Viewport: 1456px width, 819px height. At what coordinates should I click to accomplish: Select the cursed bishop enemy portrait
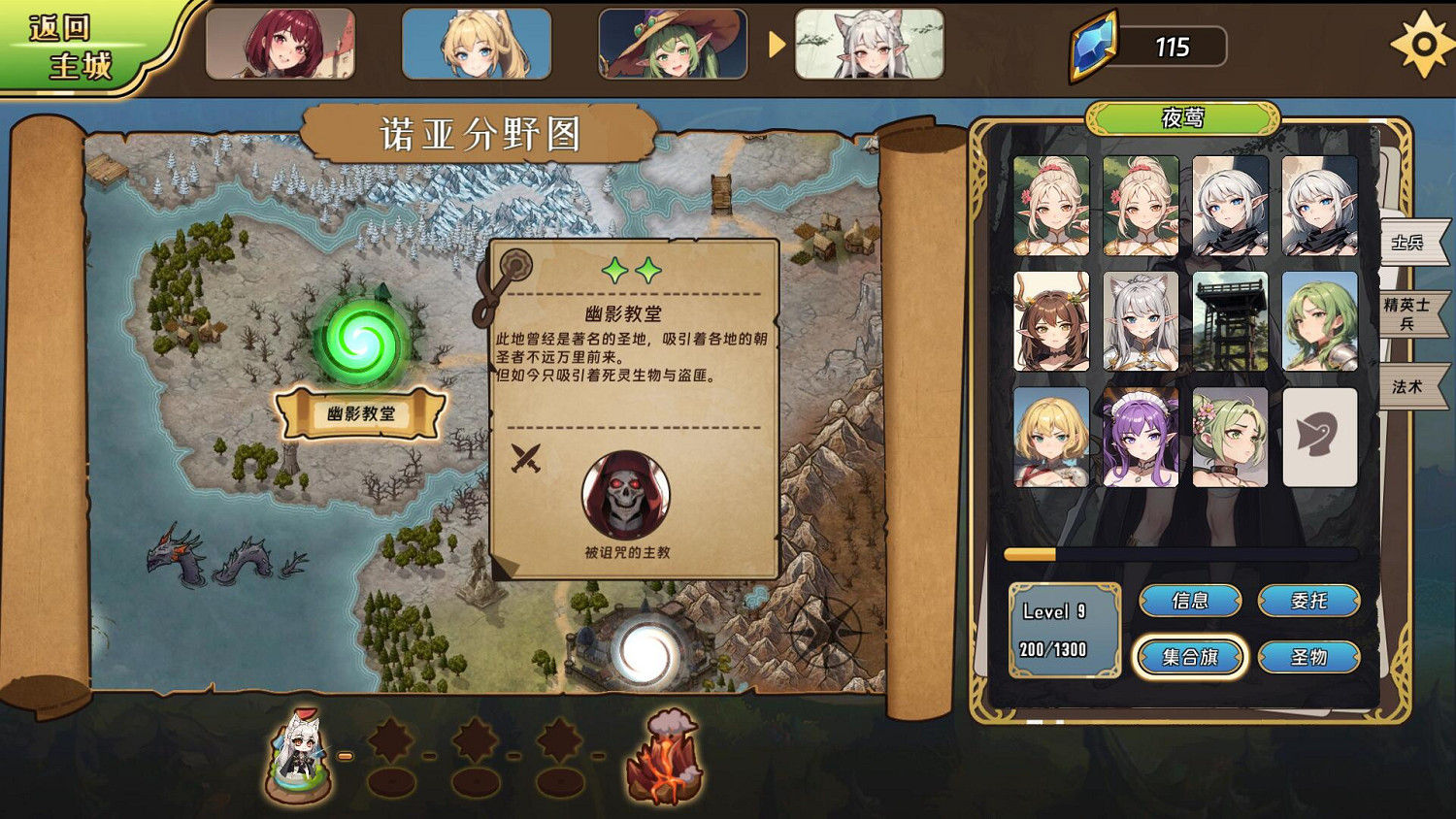[x=624, y=494]
